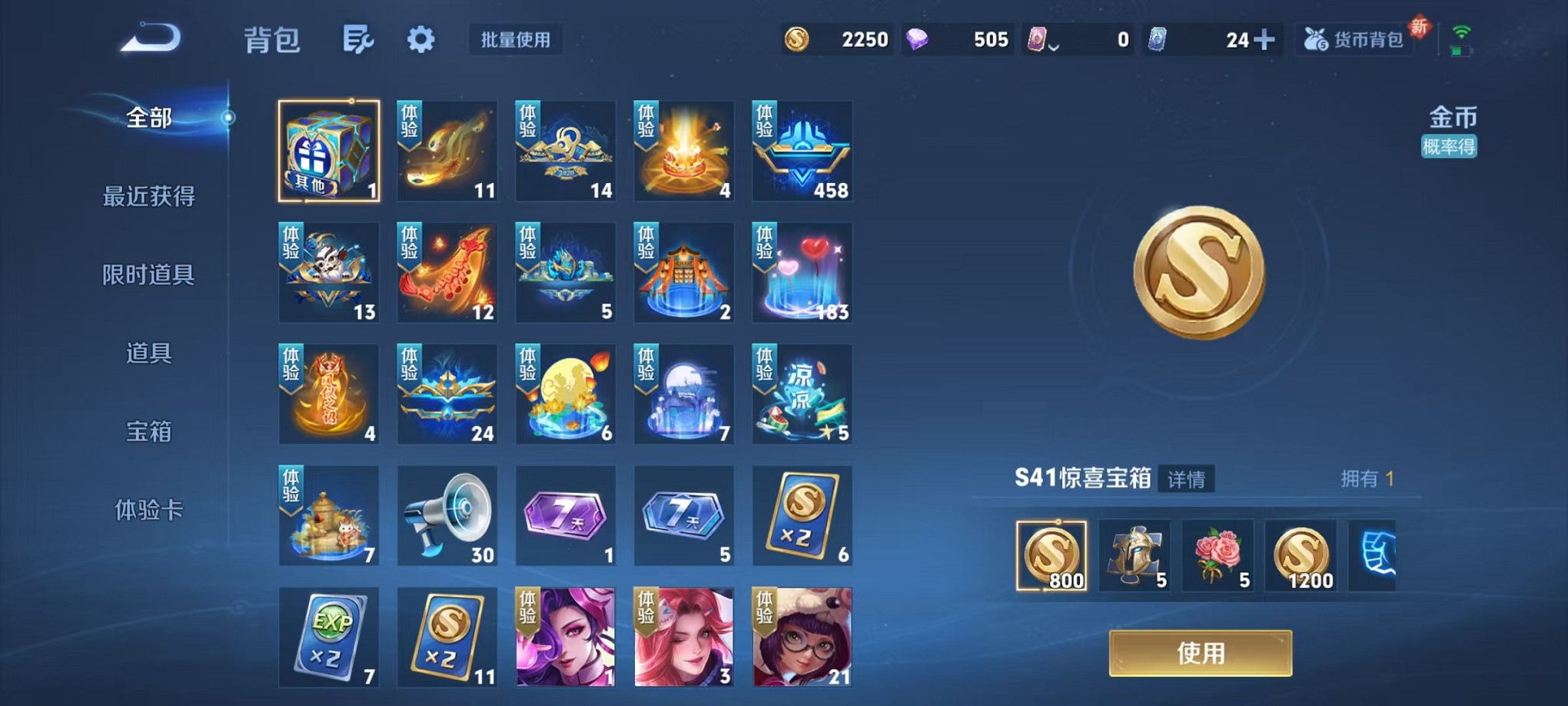Image resolution: width=1568 pixels, height=706 pixels.
Task: Select the gold coin ×2 card item
Action: [802, 516]
